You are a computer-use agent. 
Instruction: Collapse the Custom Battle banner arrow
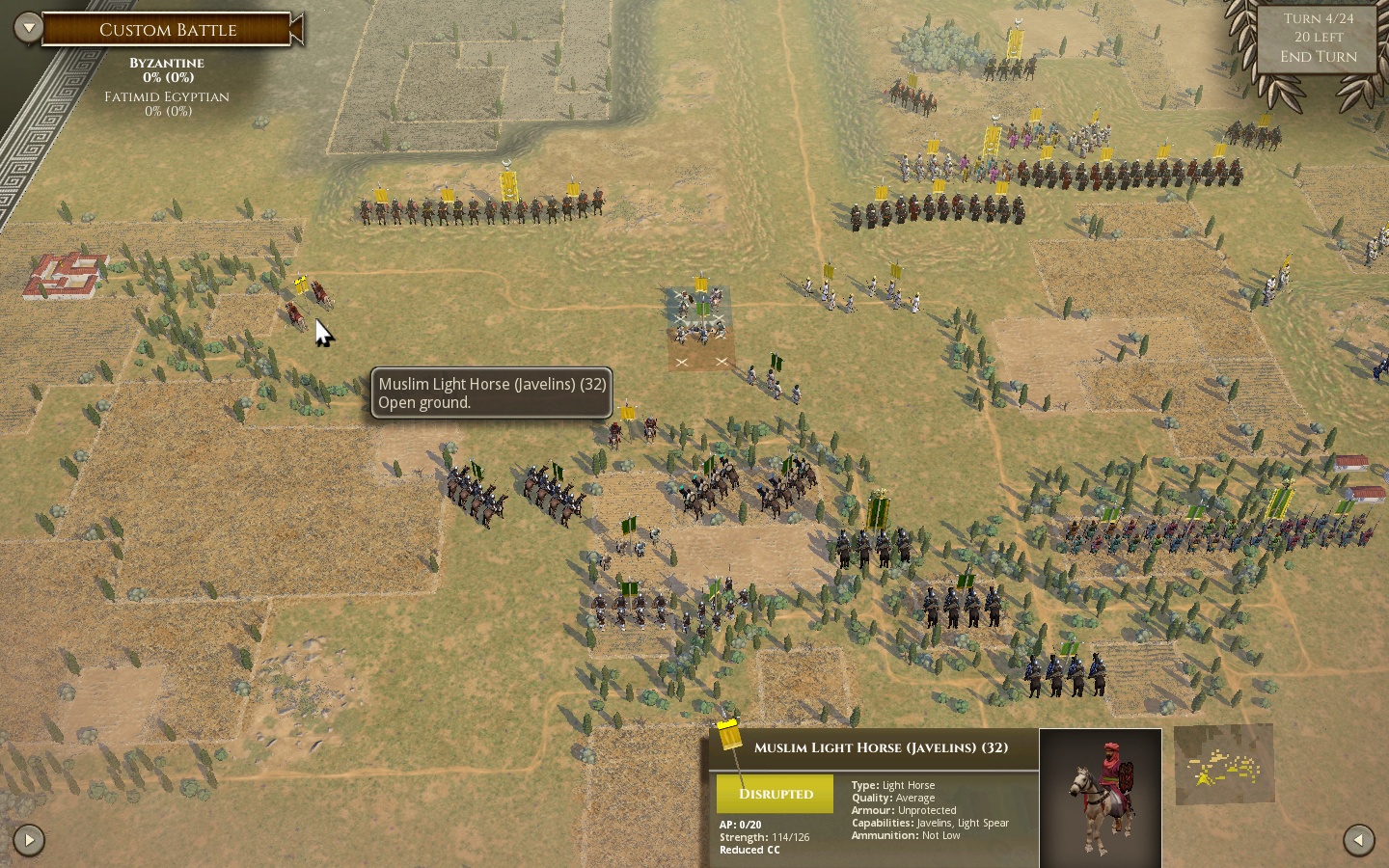click(x=298, y=29)
